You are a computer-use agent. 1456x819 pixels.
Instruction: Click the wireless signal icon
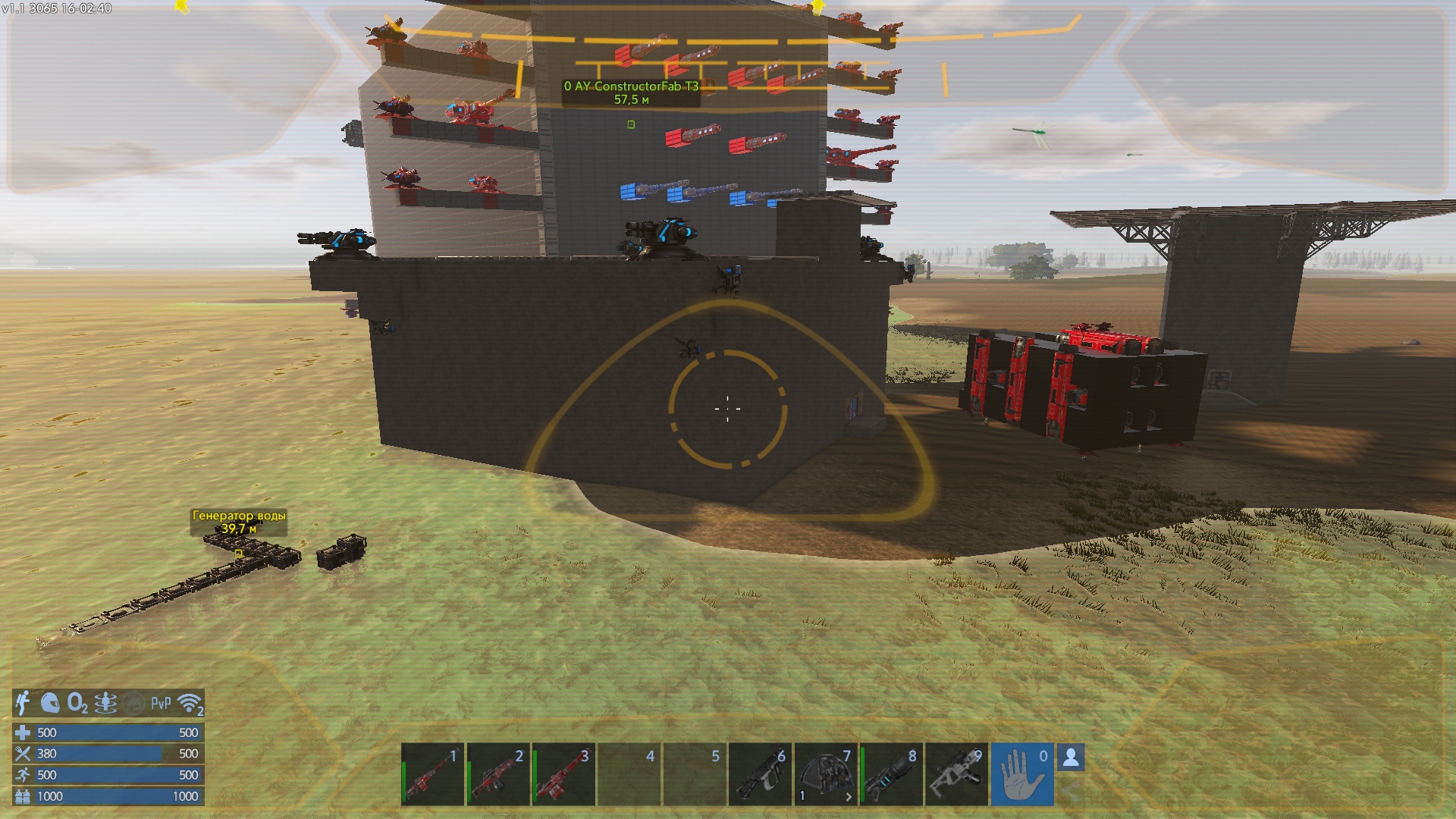point(190,704)
